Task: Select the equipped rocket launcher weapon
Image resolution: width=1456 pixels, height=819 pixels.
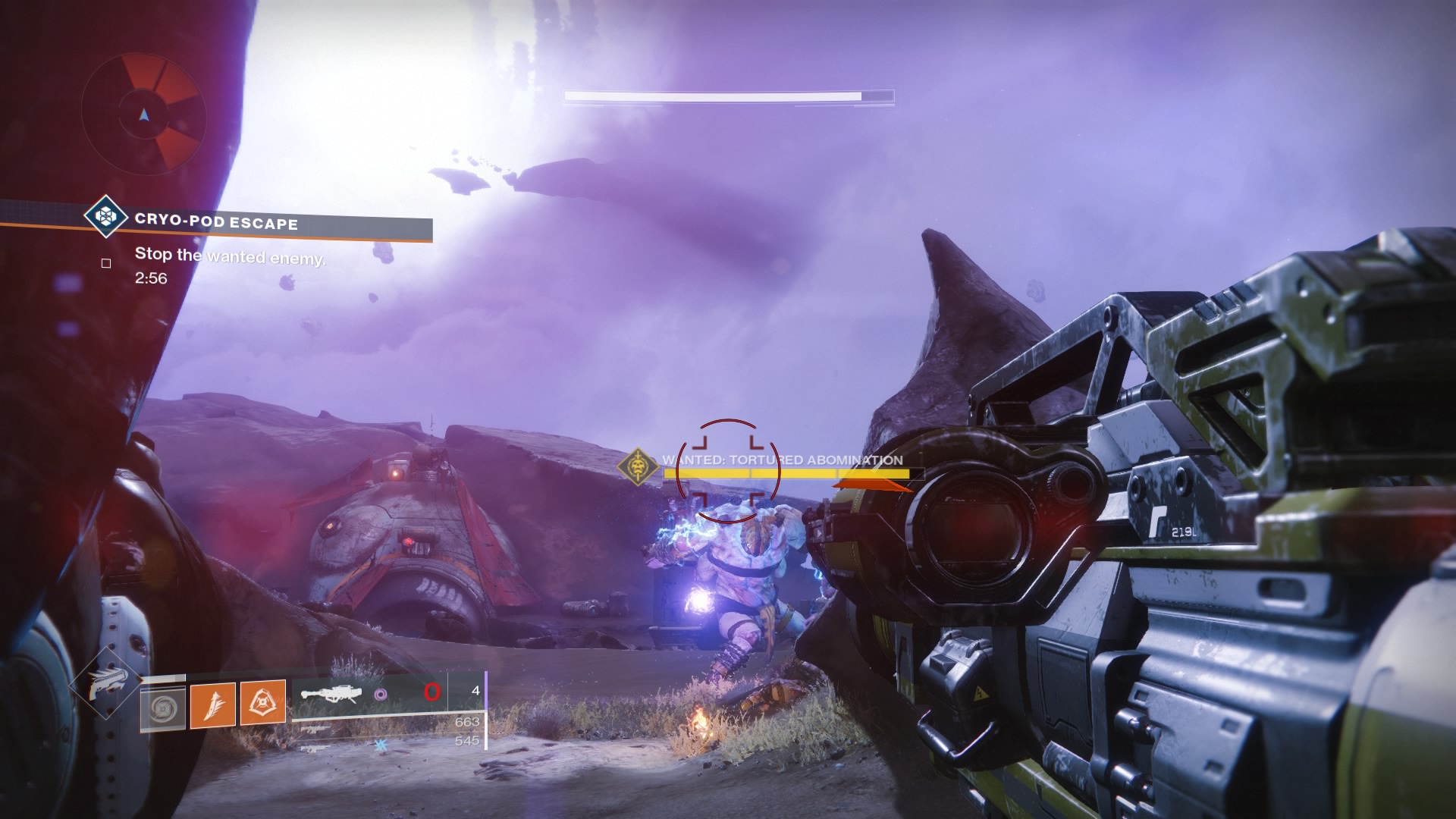Action: click(x=328, y=693)
